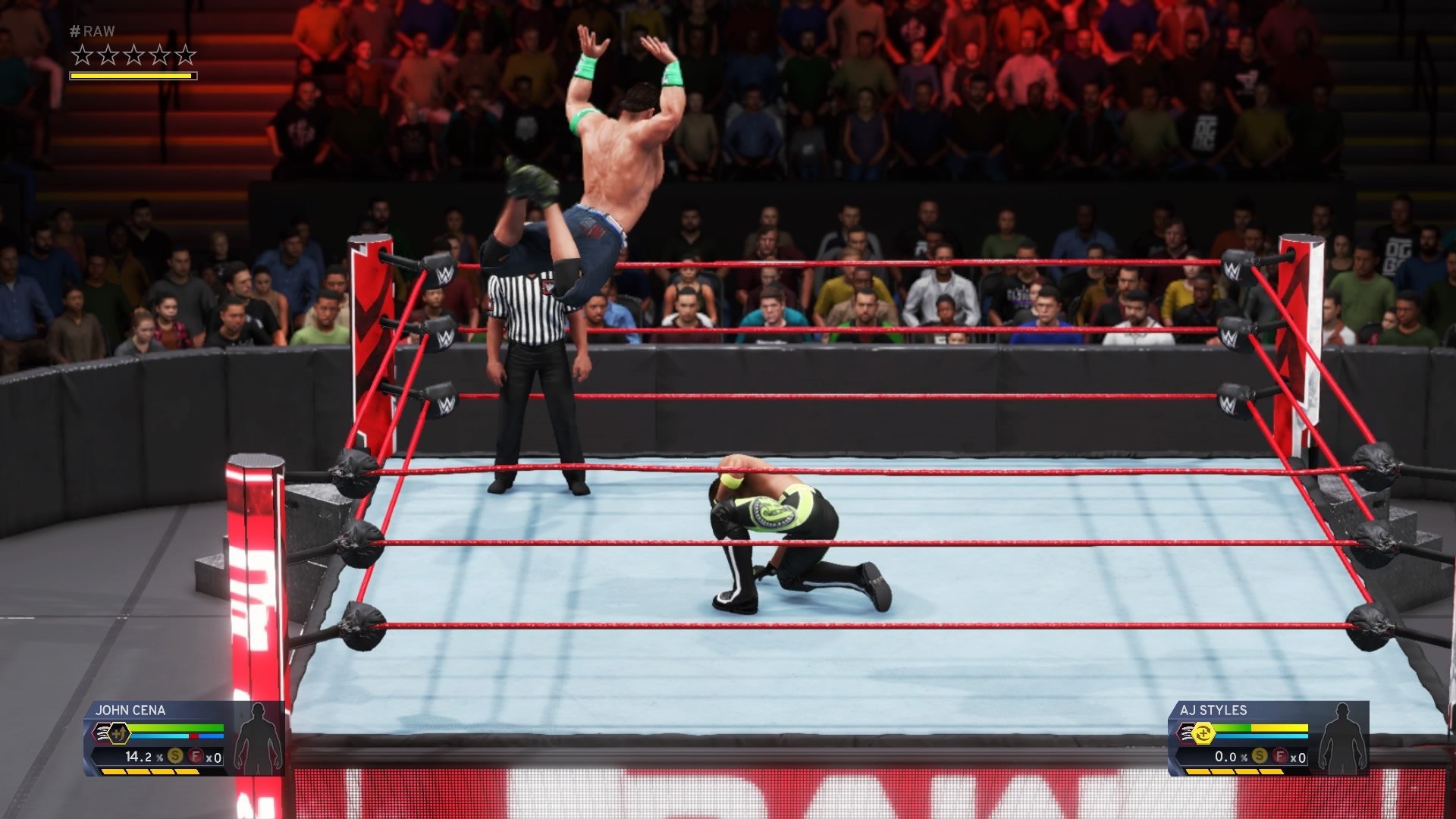This screenshot has height=819, width=1456.
Task: Click the John Cena name plate
Action: (130, 711)
